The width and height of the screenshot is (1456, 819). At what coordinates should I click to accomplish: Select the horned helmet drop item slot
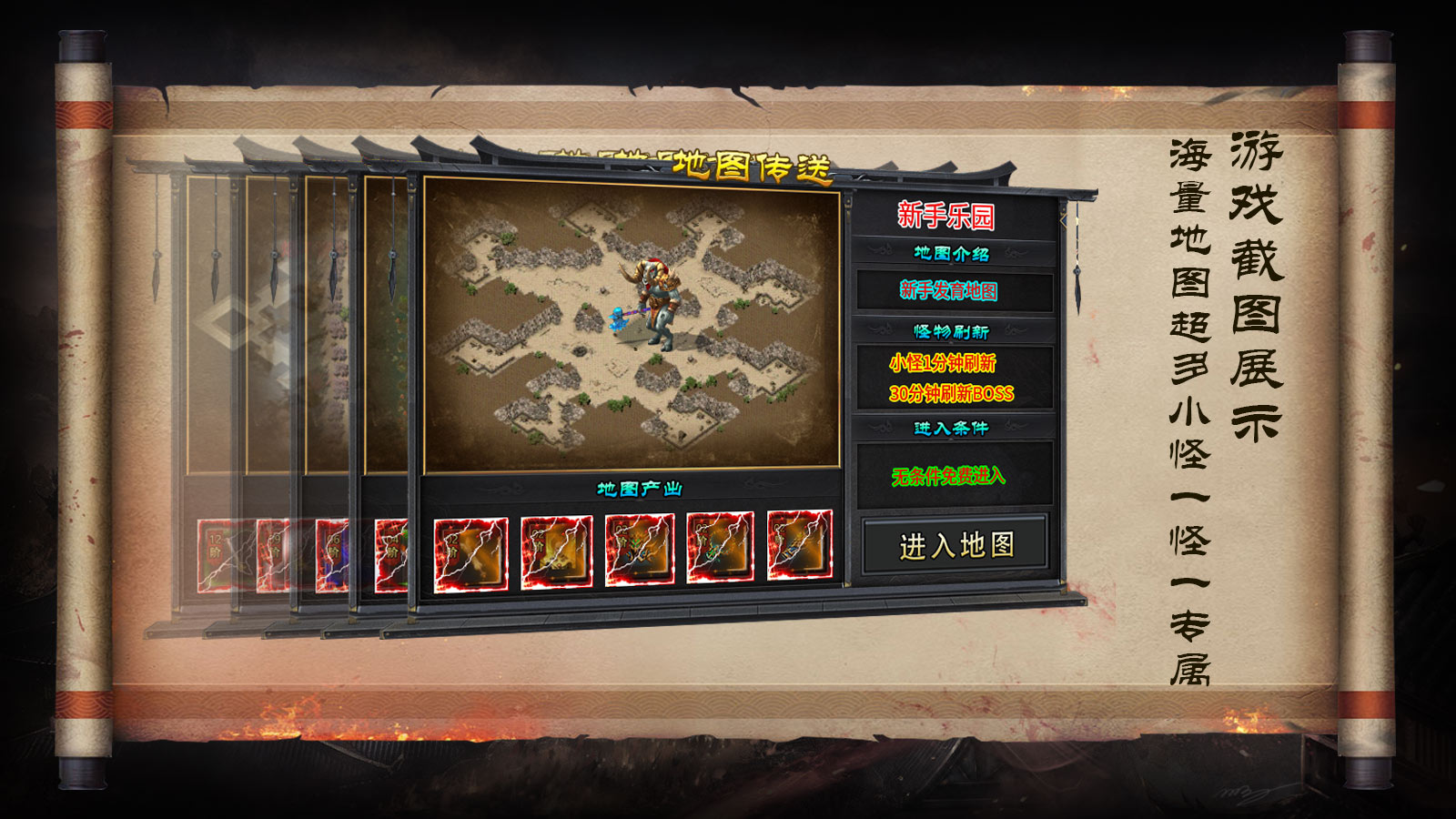640,549
